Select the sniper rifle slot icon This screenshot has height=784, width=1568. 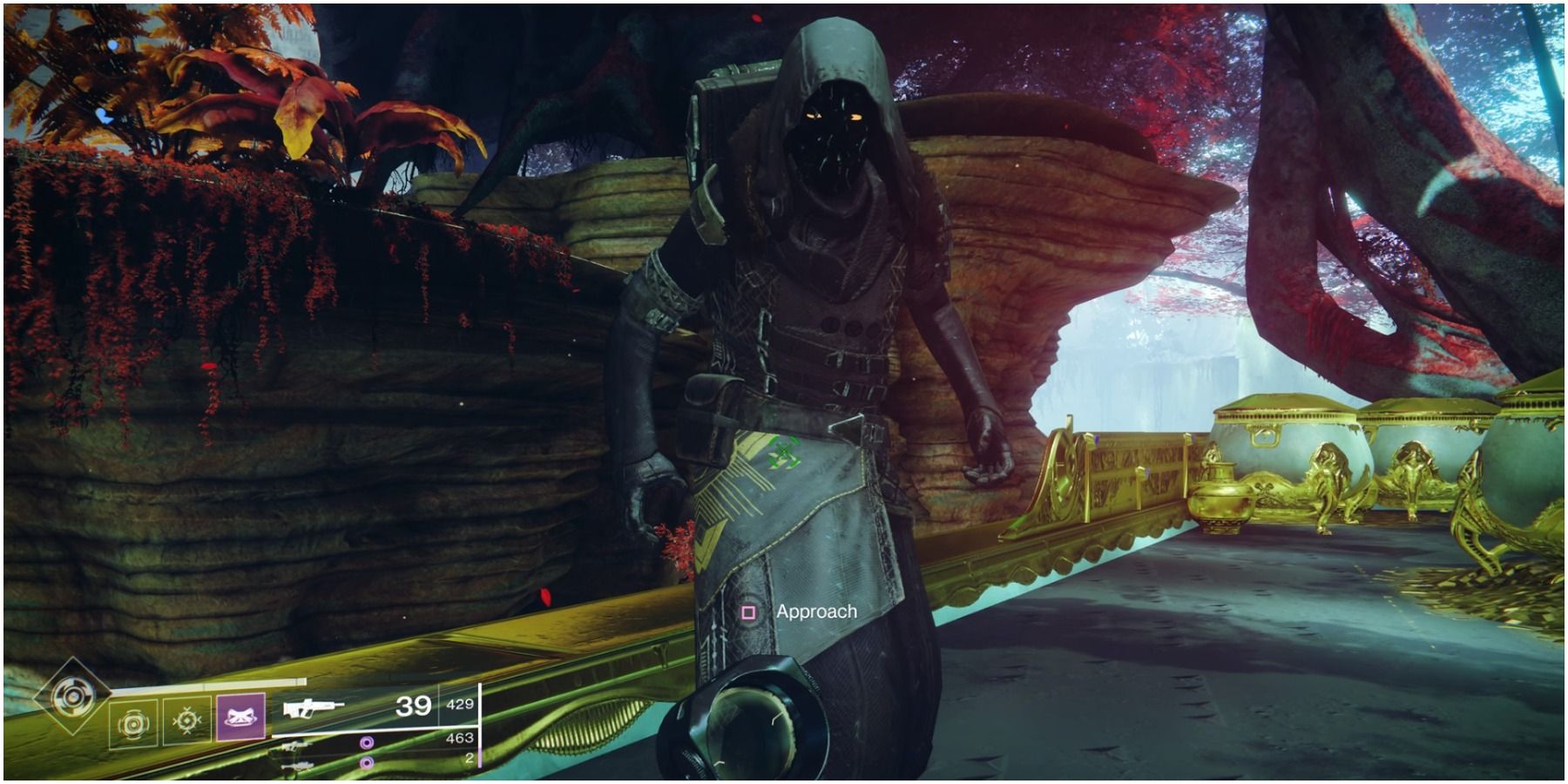tap(295, 745)
